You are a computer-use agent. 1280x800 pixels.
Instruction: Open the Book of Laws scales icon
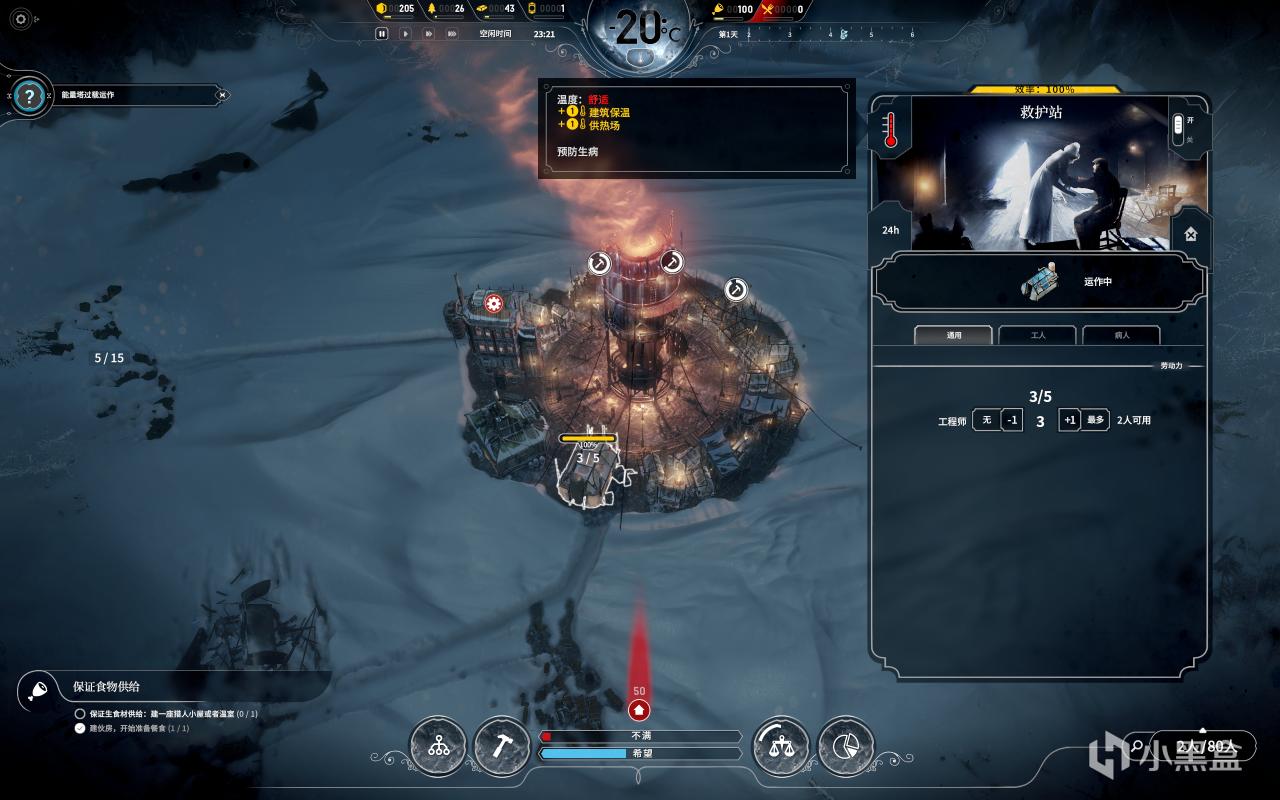click(781, 746)
